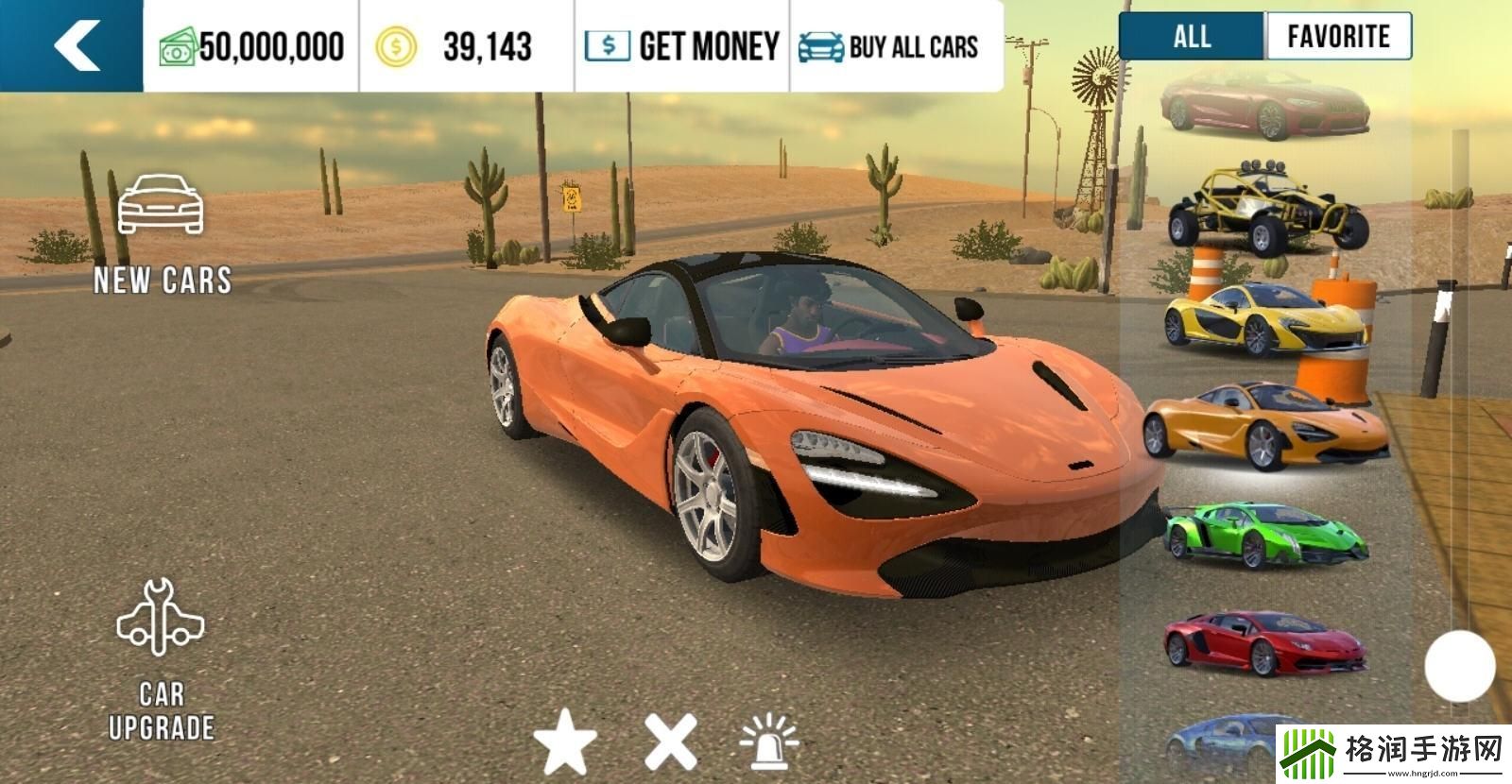The image size is (1512, 784).
Task: Choose the green Lamborghini thumbnail
Action: pos(1264,536)
